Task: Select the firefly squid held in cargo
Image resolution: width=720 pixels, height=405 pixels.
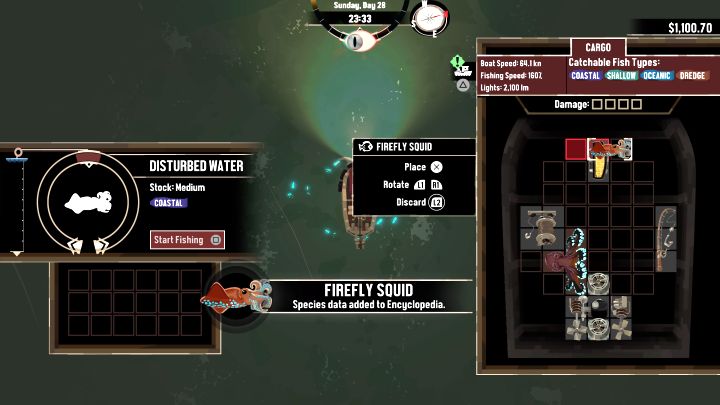Action: click(609, 150)
